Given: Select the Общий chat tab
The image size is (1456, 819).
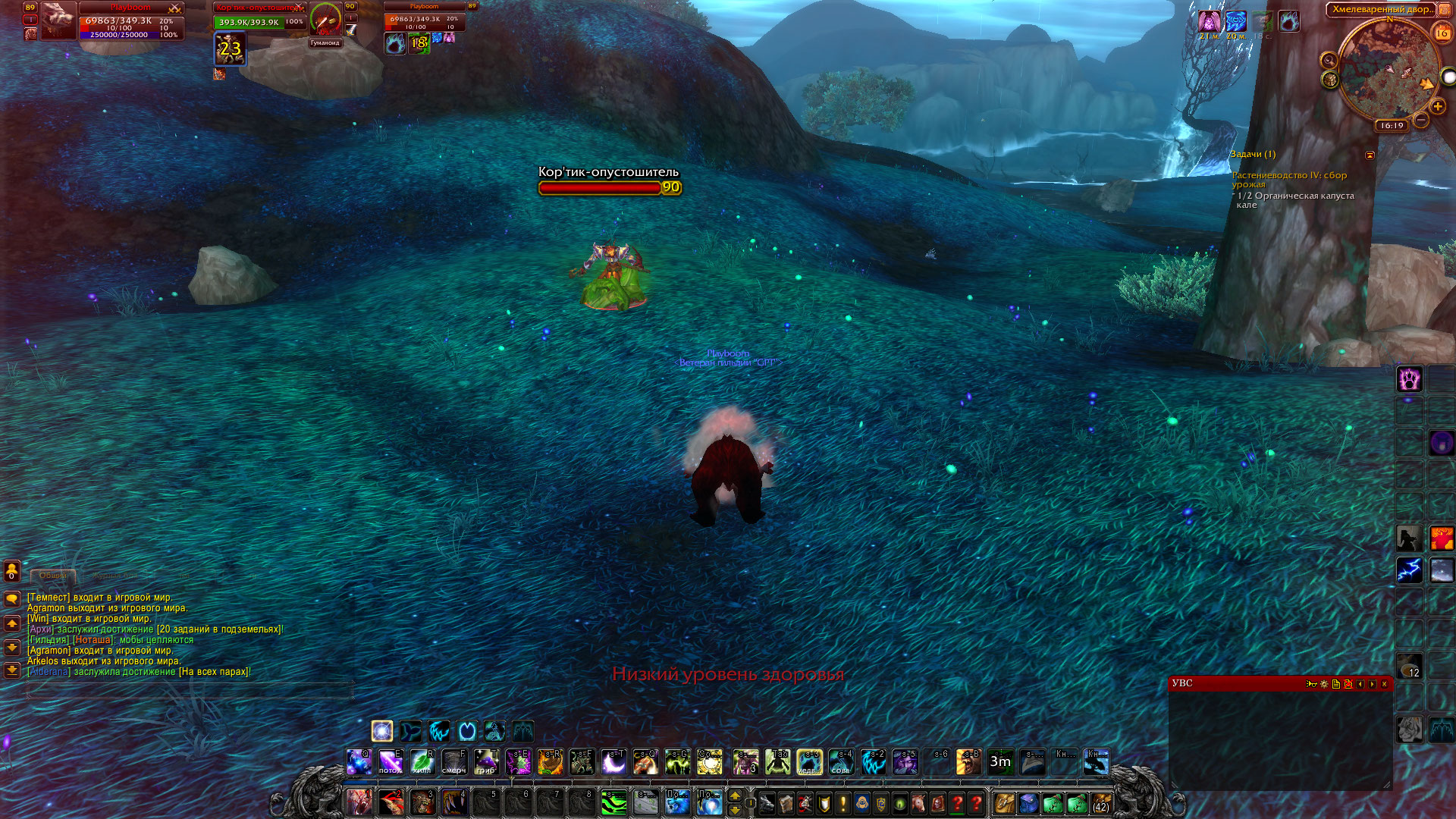Looking at the screenshot, I should click(x=53, y=576).
